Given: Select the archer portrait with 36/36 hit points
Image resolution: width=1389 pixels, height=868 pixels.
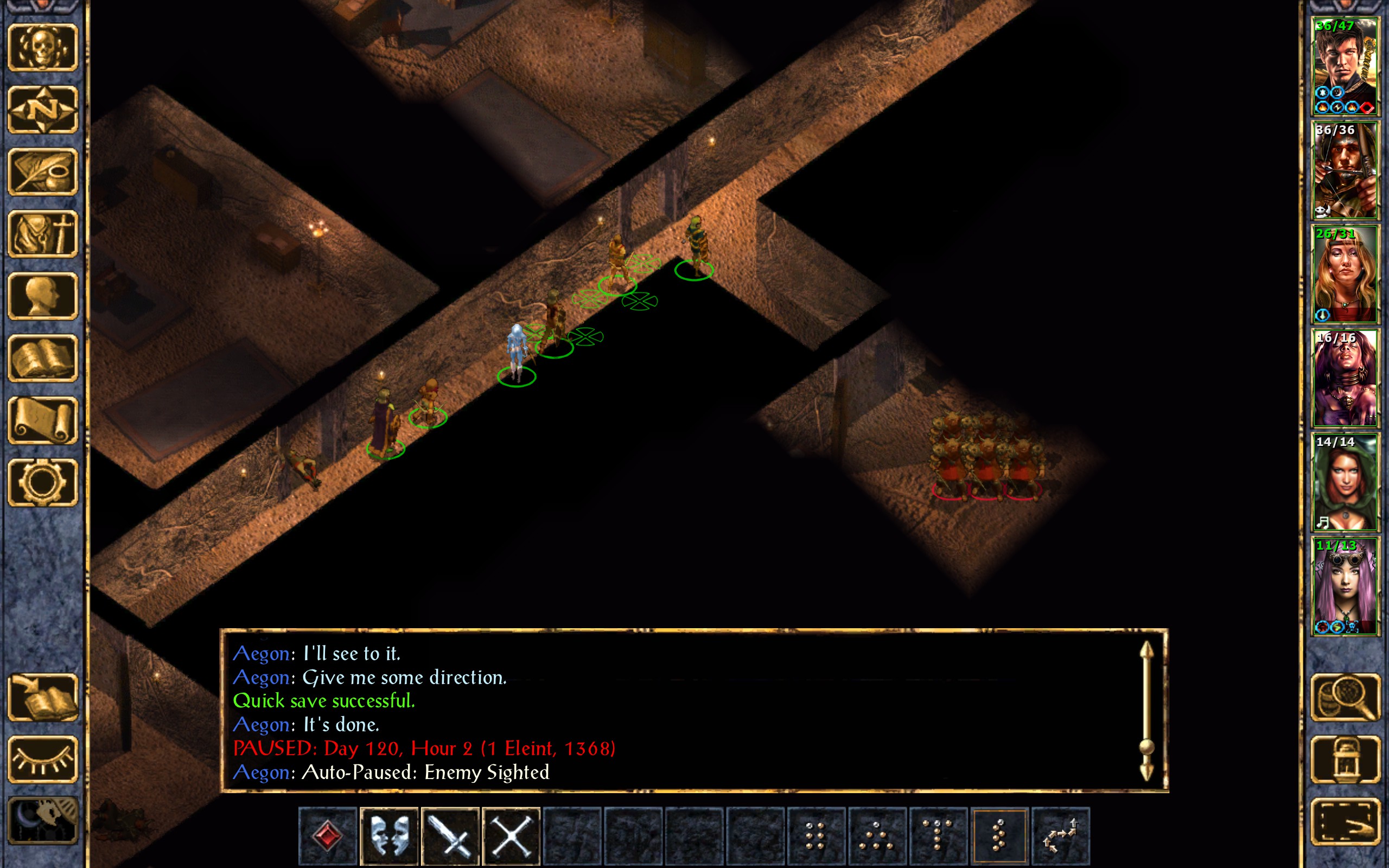Looking at the screenshot, I should 1345,170.
